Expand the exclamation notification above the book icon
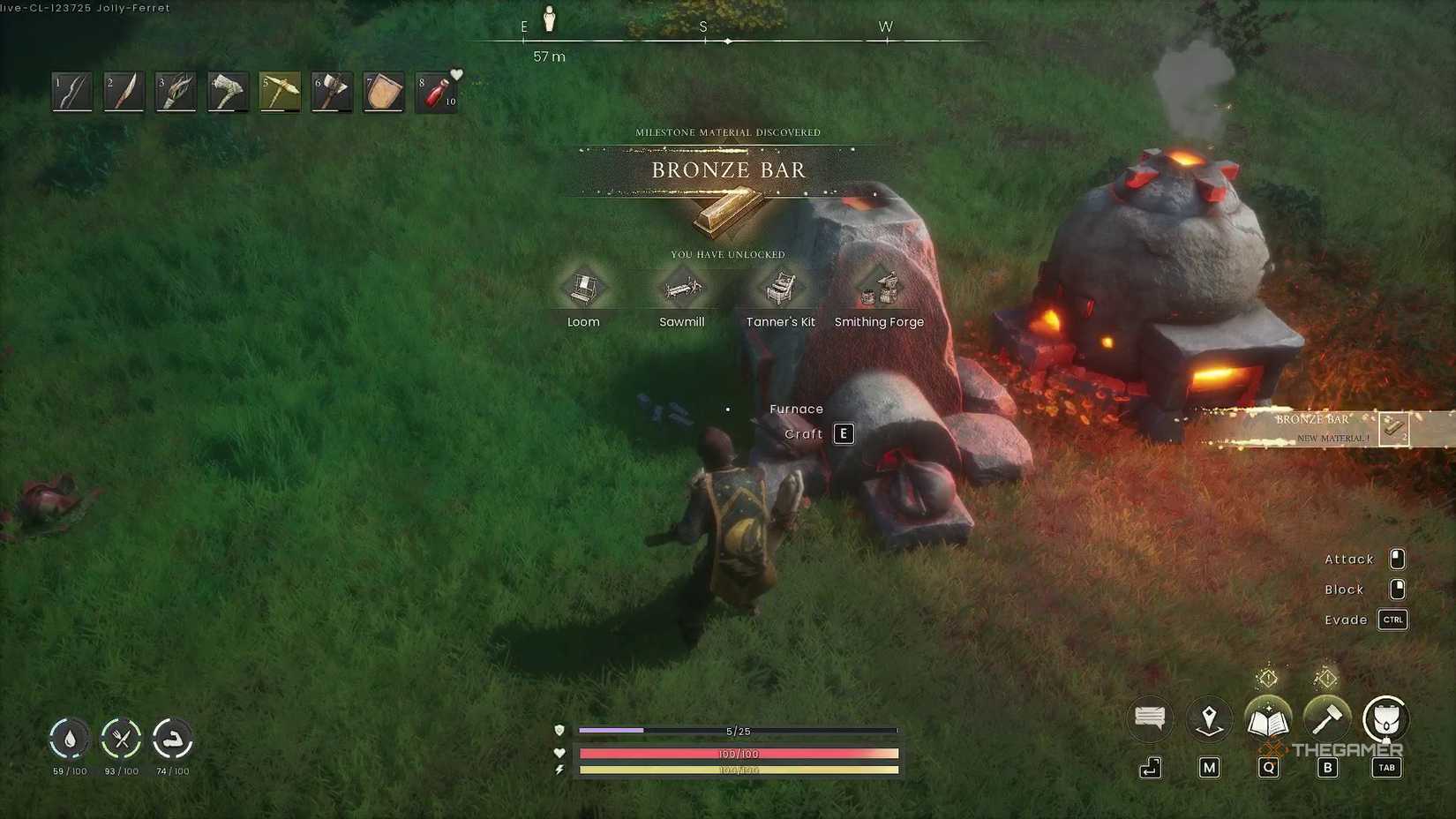Viewport: 1456px width, 819px height. 1268,678
